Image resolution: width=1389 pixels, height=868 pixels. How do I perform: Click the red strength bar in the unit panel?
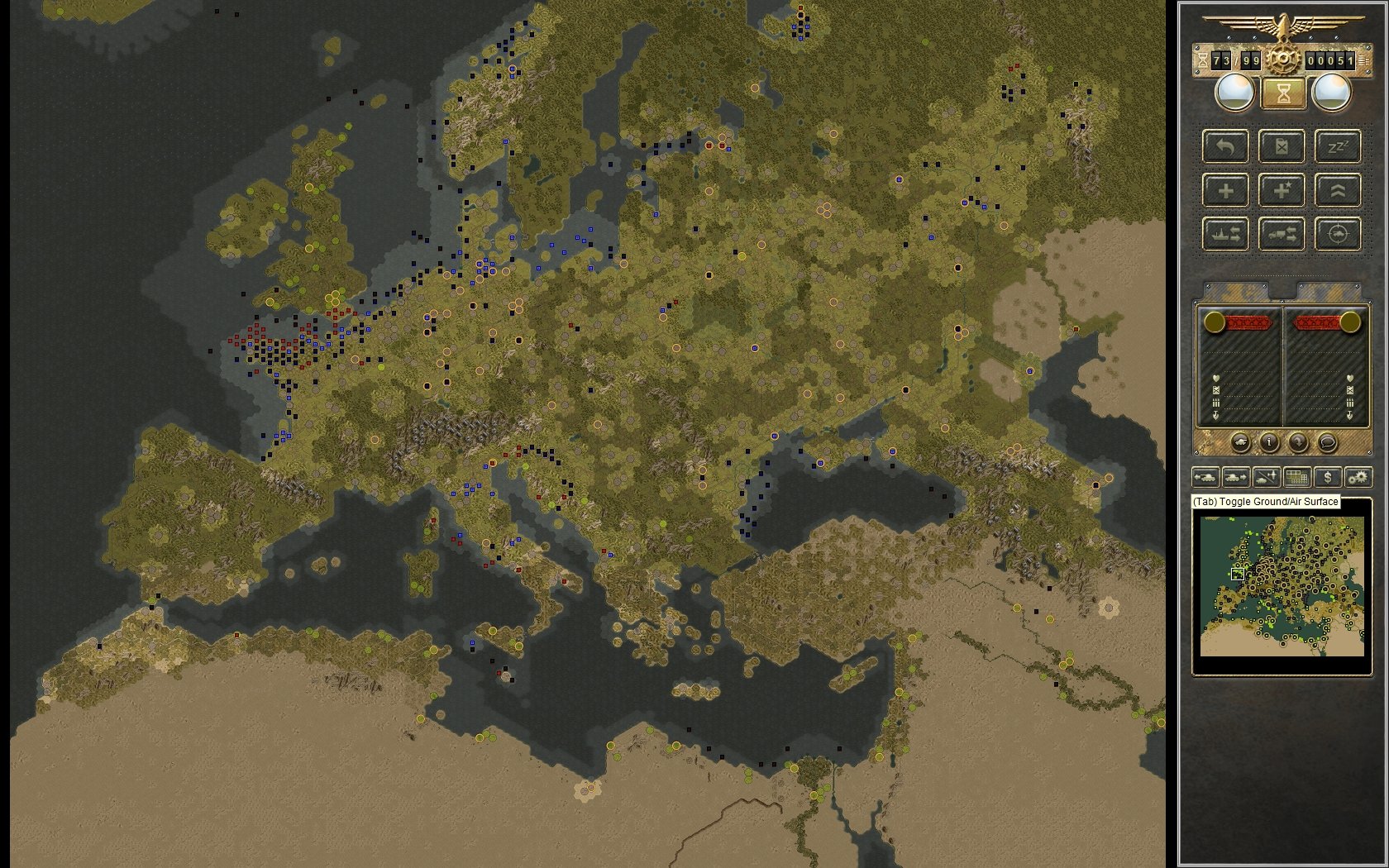tap(1247, 323)
